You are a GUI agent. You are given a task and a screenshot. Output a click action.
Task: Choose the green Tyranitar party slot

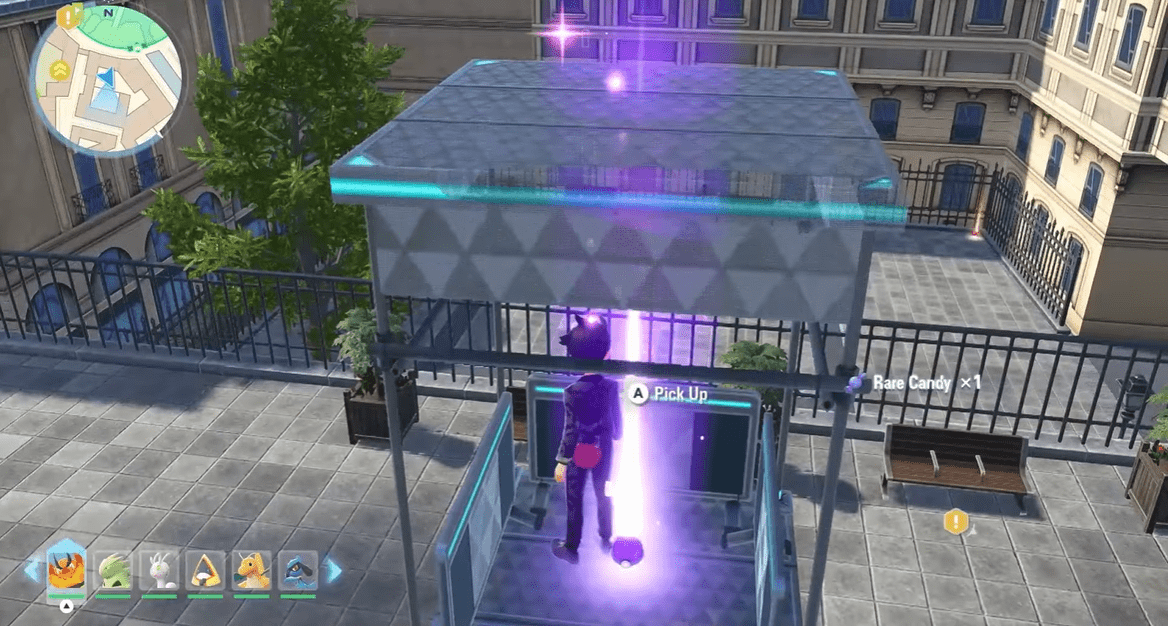click(x=113, y=571)
